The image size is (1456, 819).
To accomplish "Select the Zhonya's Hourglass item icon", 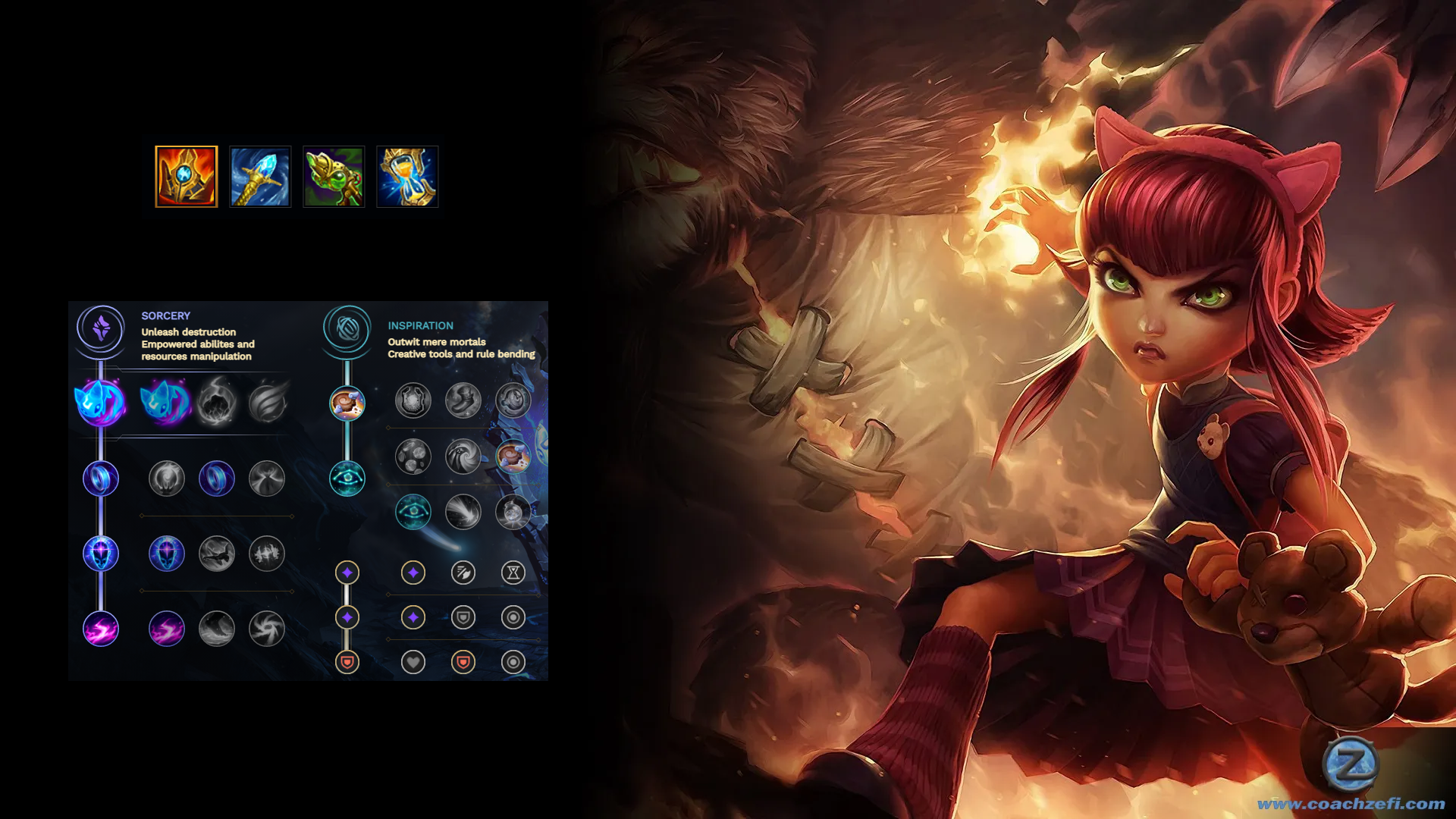I will pos(407,177).
